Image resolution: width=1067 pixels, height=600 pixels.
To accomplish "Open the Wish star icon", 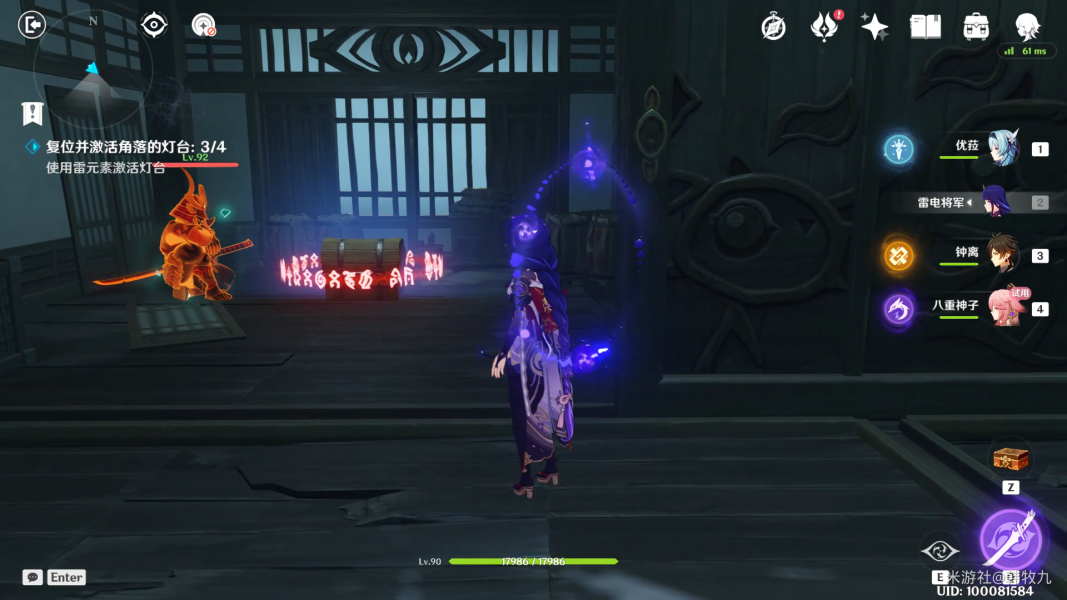I will tap(874, 27).
